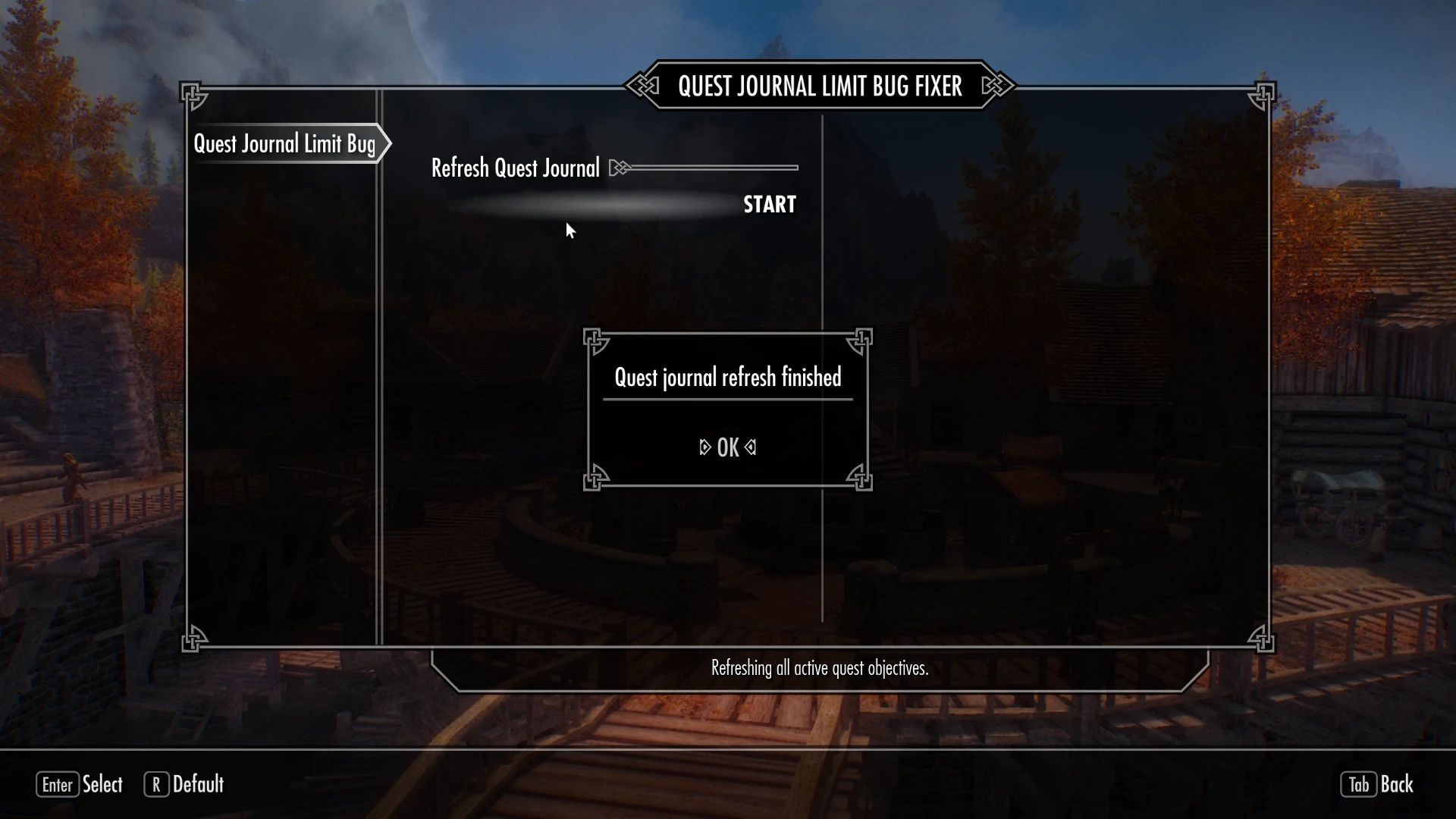Select the right arrow icon beside OK
Image resolution: width=1456 pixels, height=819 pixels.
[x=750, y=447]
